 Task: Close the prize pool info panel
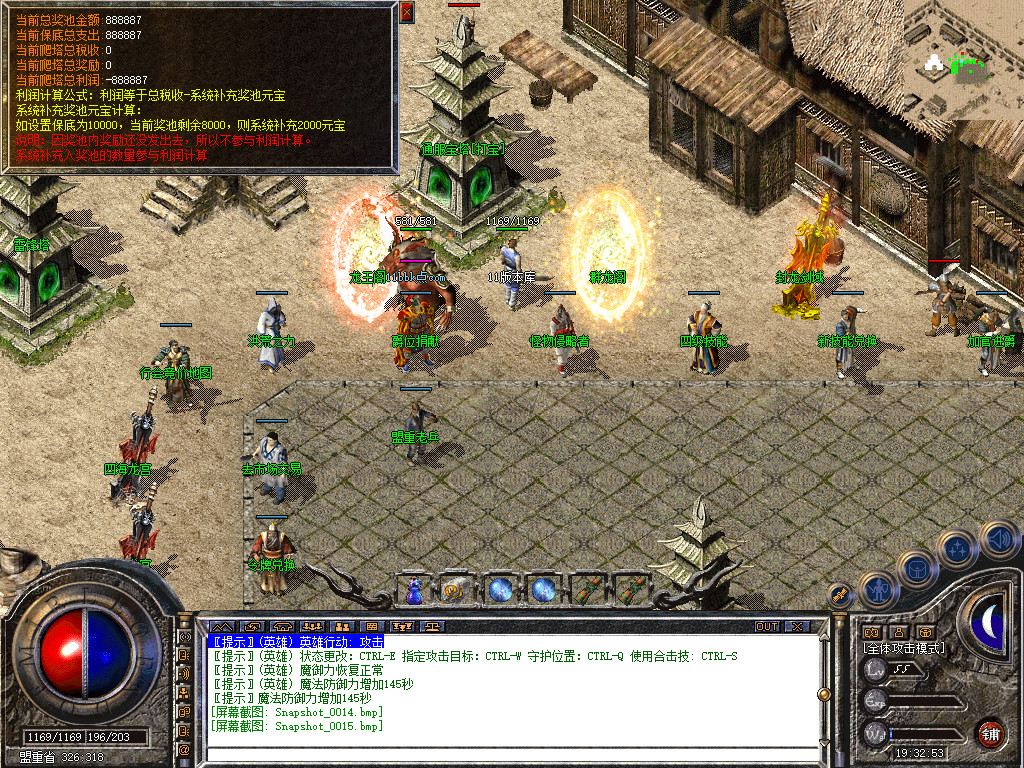pyautogui.click(x=406, y=12)
